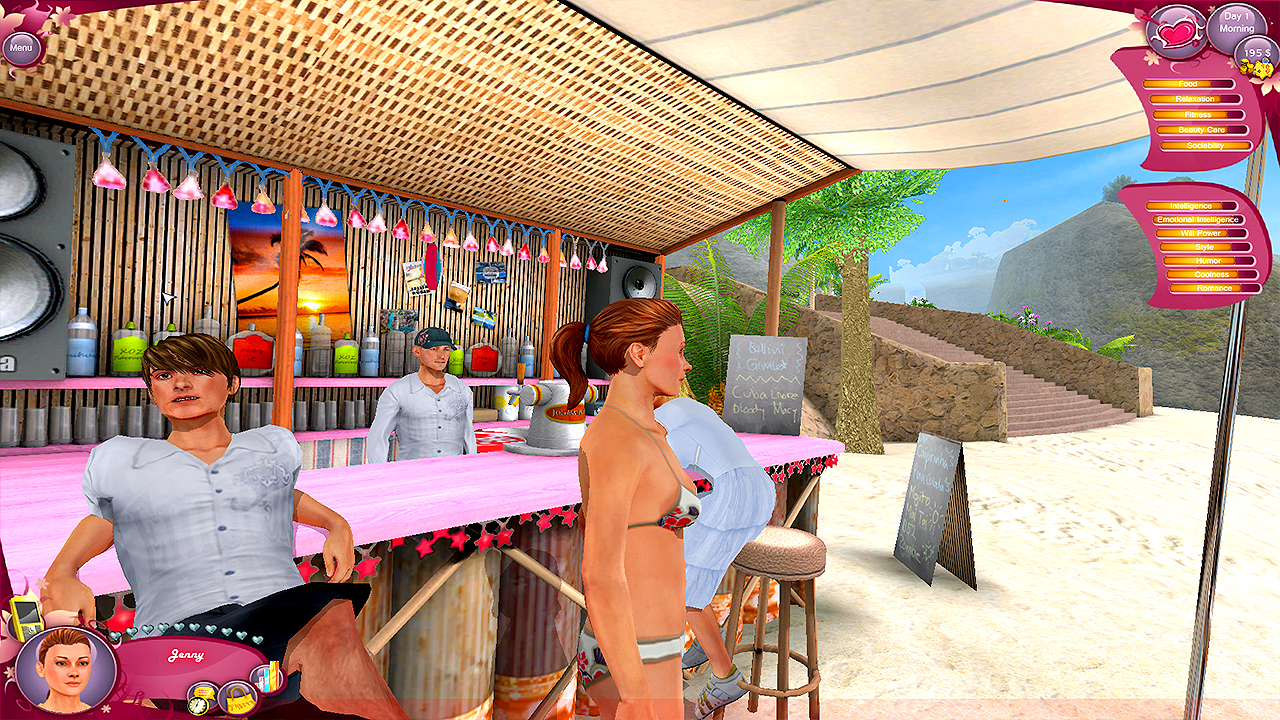Screen dimensions: 1280x720
Task: Open the shopping handbag icon
Action: (x=238, y=698)
